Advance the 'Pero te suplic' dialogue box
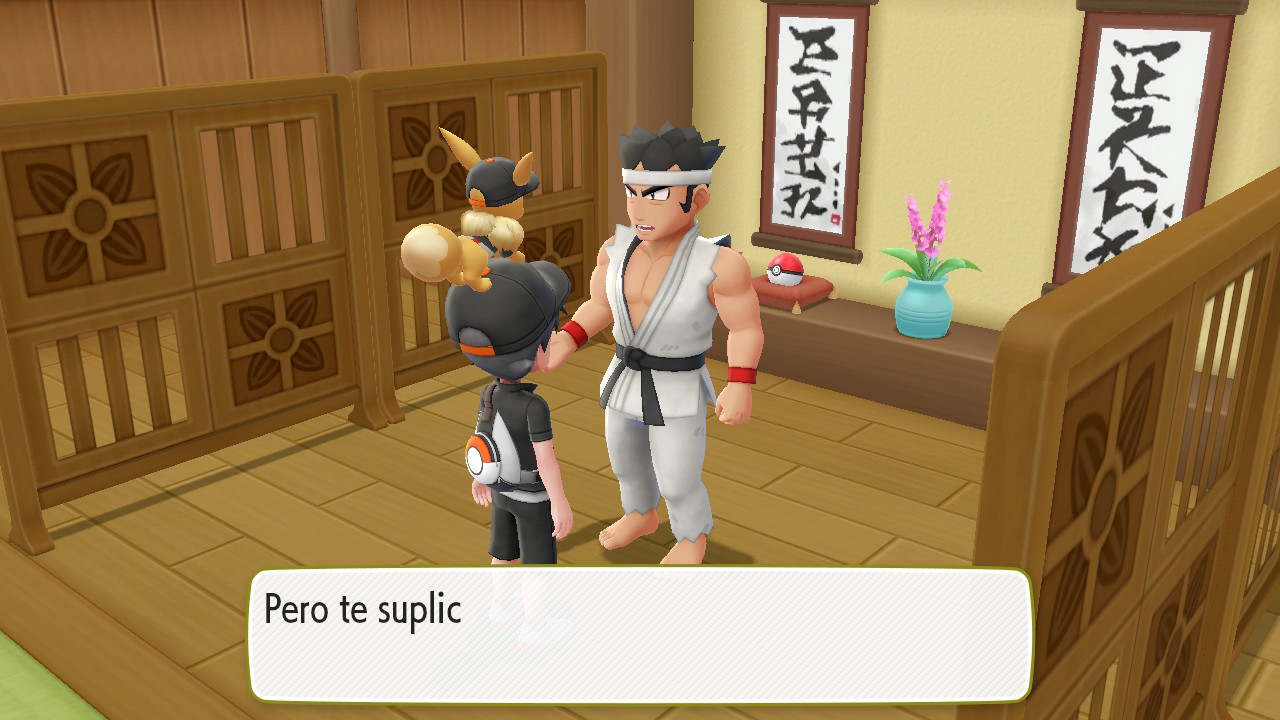 [640, 635]
